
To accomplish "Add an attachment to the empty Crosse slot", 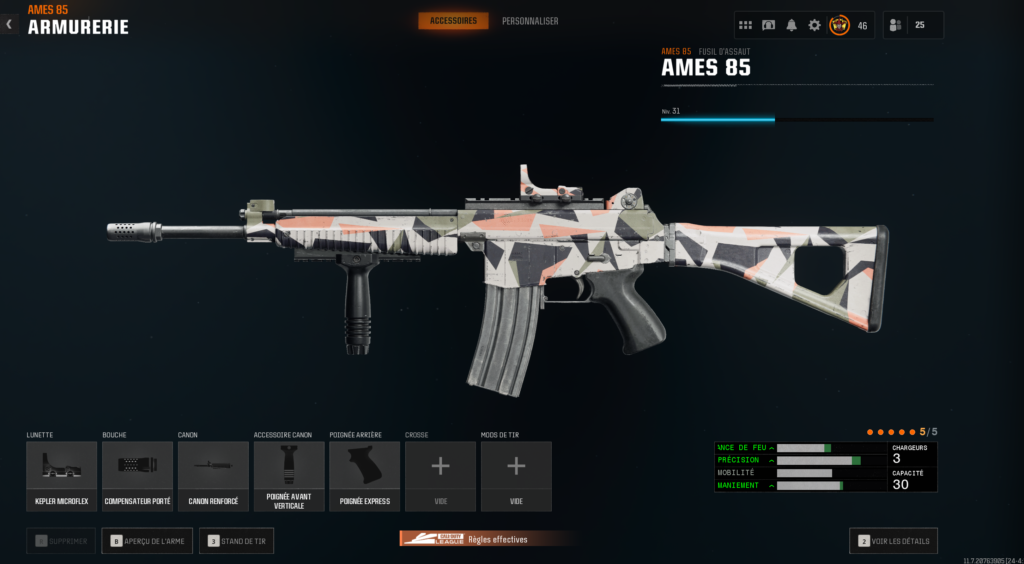I will click(x=440, y=476).
